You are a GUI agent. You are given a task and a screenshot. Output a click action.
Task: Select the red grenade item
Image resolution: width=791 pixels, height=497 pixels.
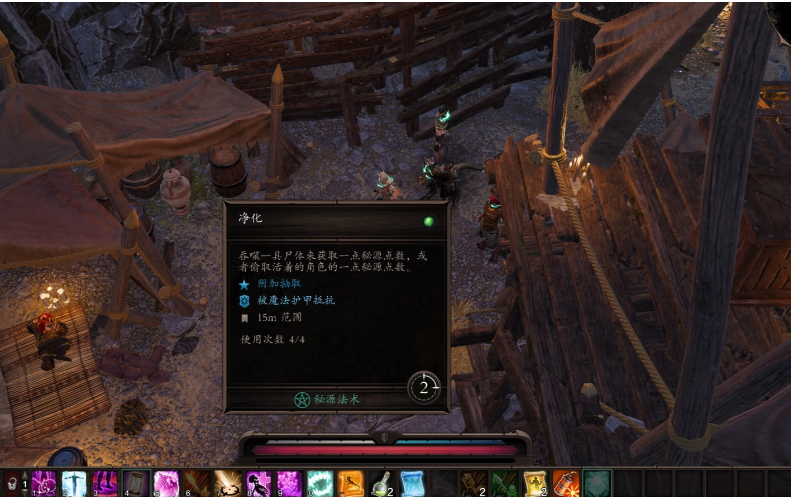[566, 483]
